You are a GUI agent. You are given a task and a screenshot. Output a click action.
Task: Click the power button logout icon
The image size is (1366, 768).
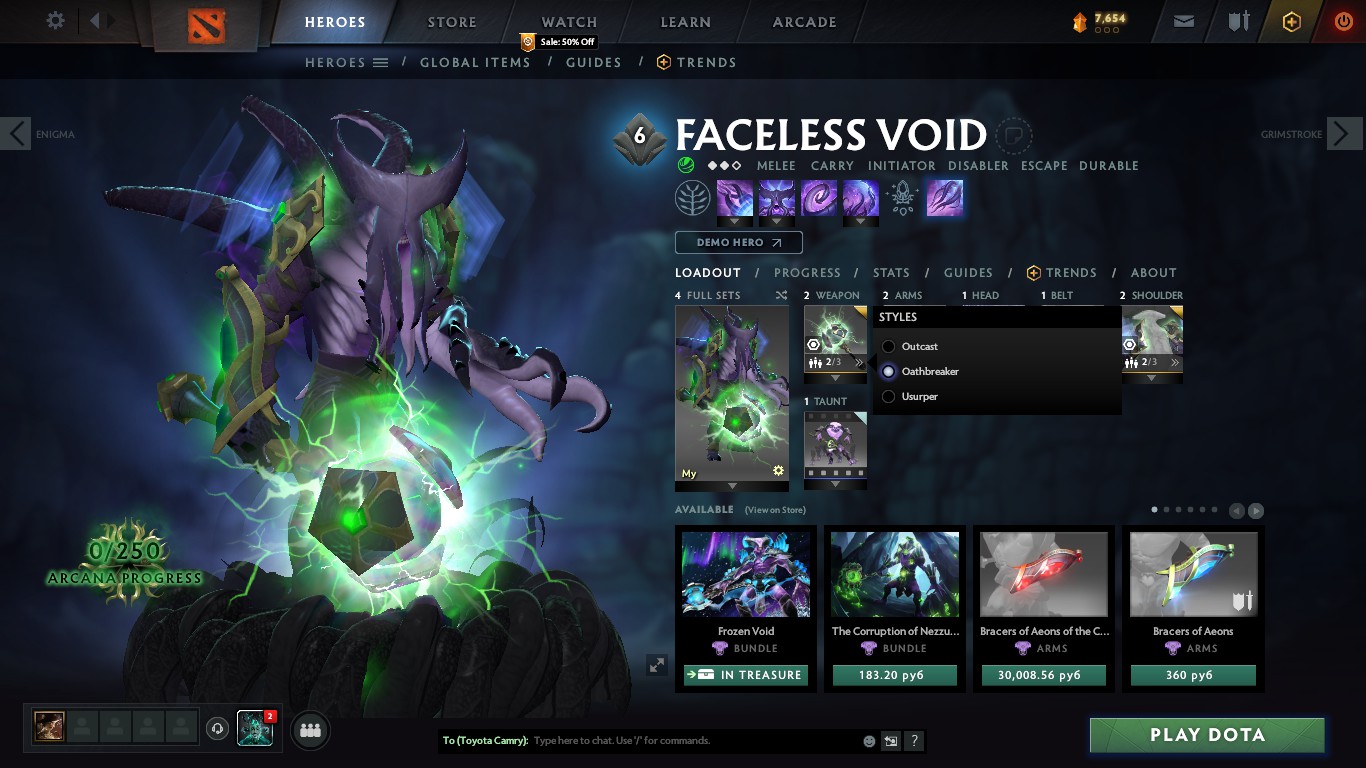(1341, 20)
